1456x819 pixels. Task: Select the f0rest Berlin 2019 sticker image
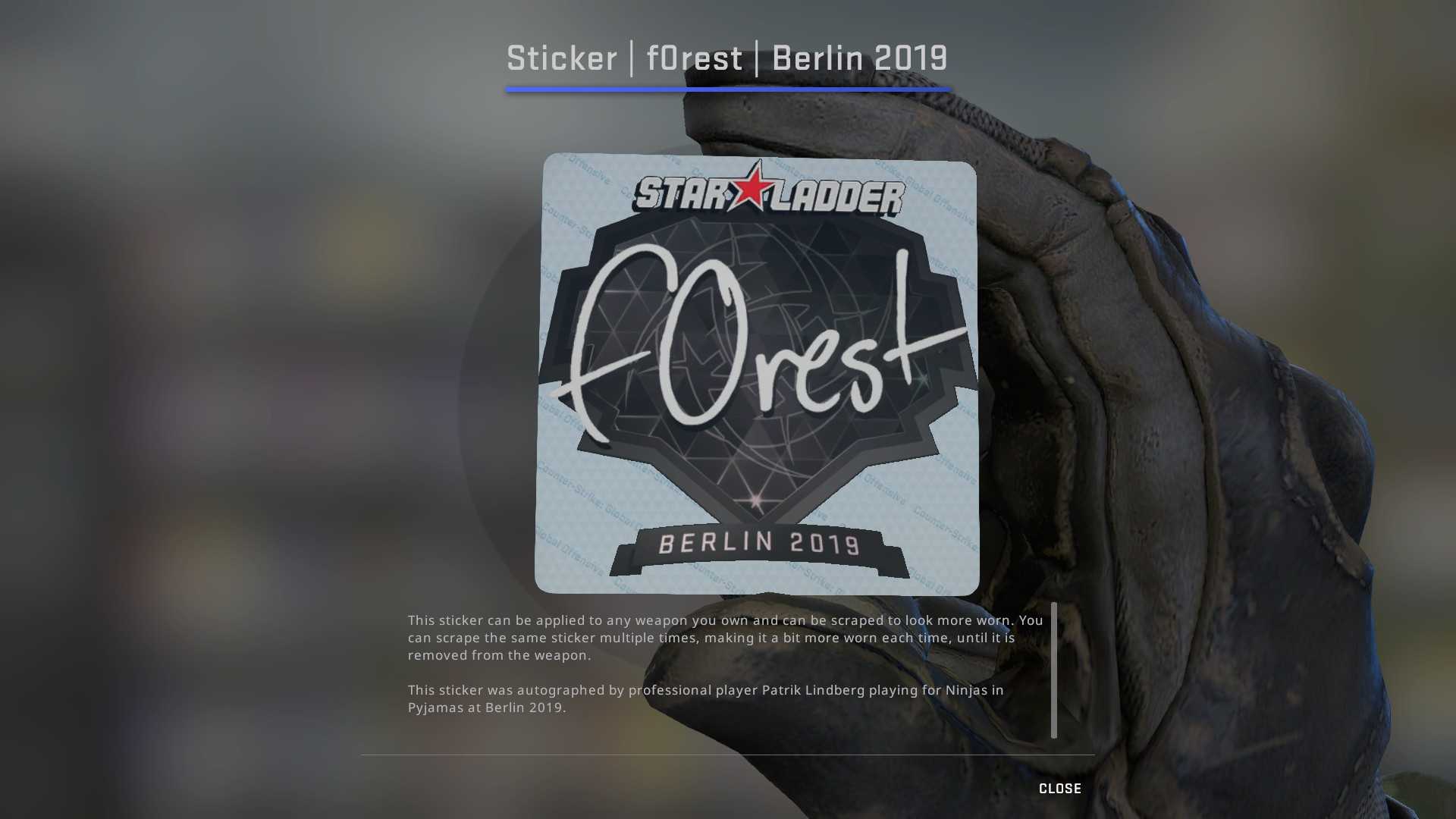click(x=757, y=375)
